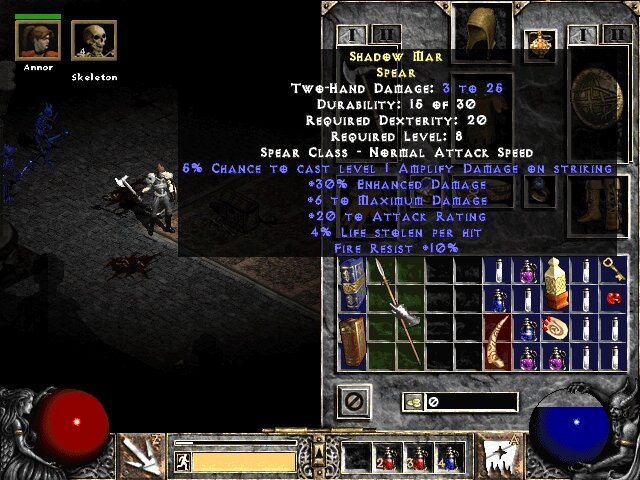The width and height of the screenshot is (640, 480).
Task: Select the brown Horadric Cube box
Action: pos(352,343)
